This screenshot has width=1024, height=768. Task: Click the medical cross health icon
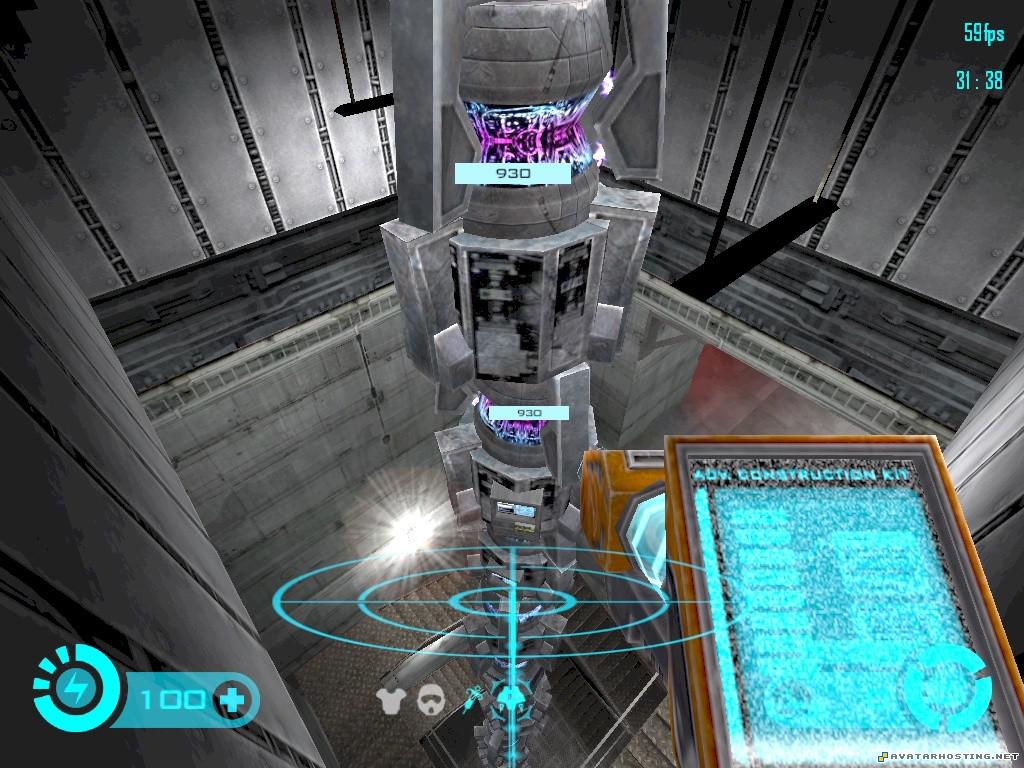click(x=233, y=699)
